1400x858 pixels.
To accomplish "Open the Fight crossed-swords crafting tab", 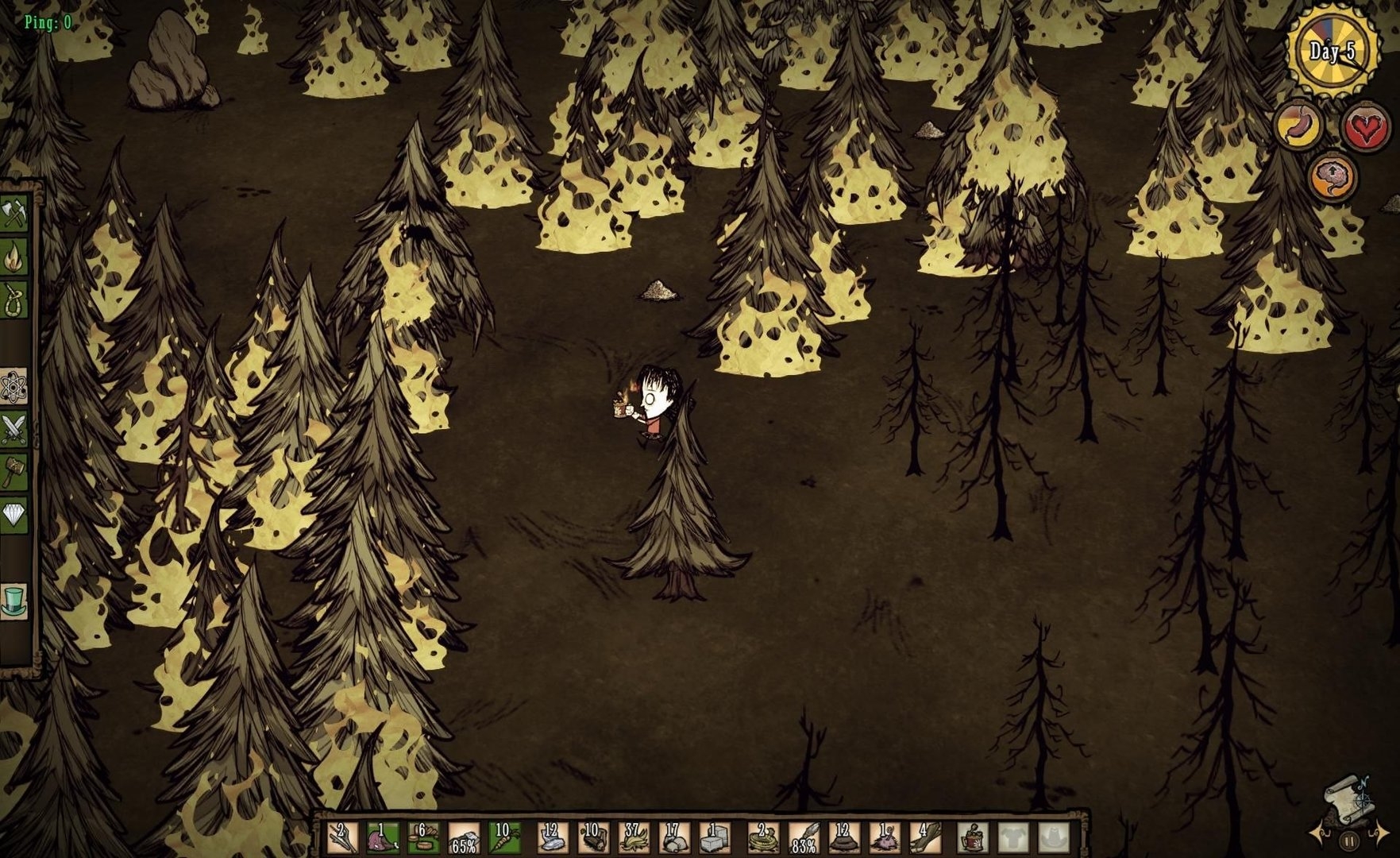I will 15,430.
